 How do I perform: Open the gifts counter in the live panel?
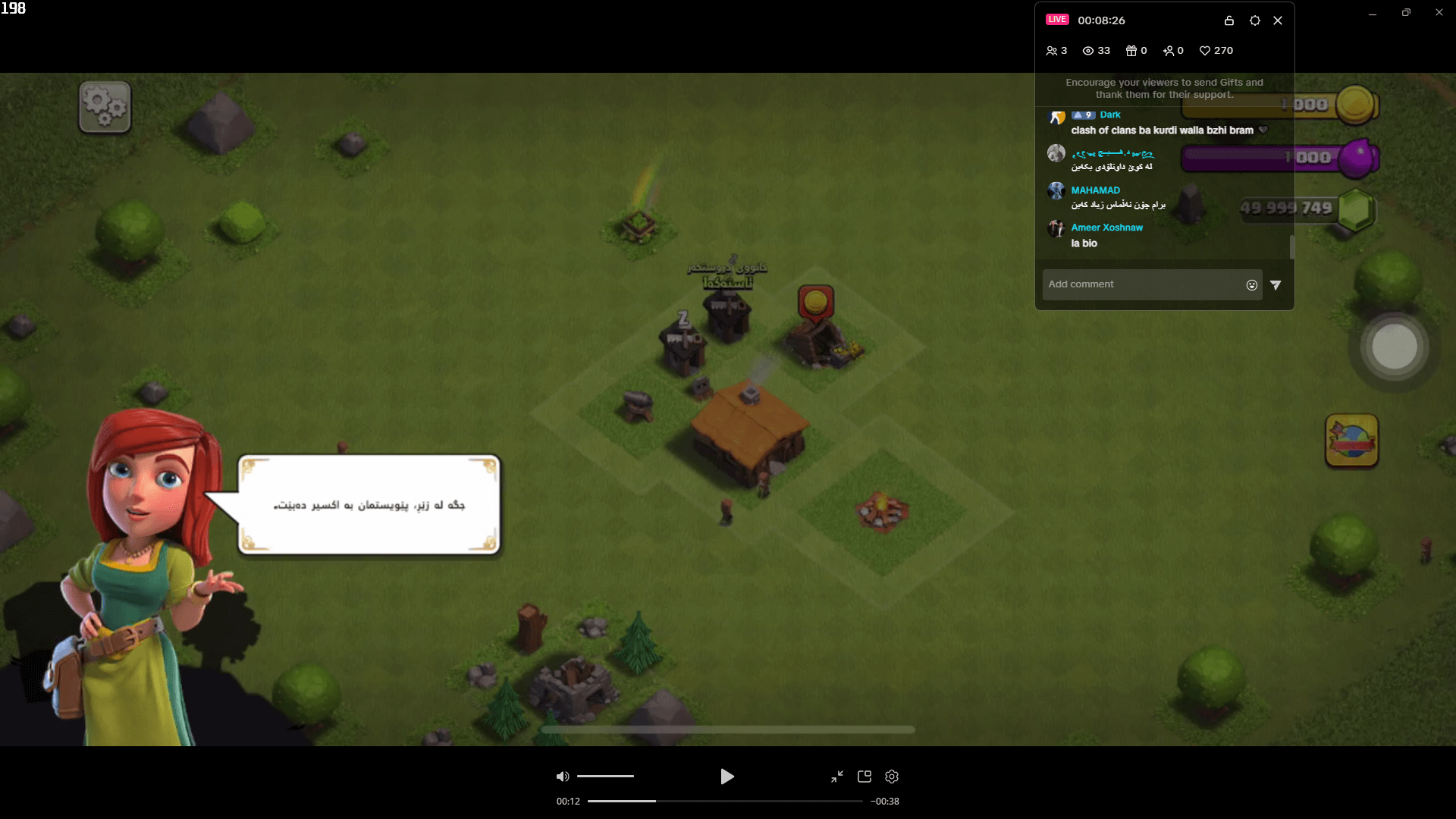[1131, 50]
